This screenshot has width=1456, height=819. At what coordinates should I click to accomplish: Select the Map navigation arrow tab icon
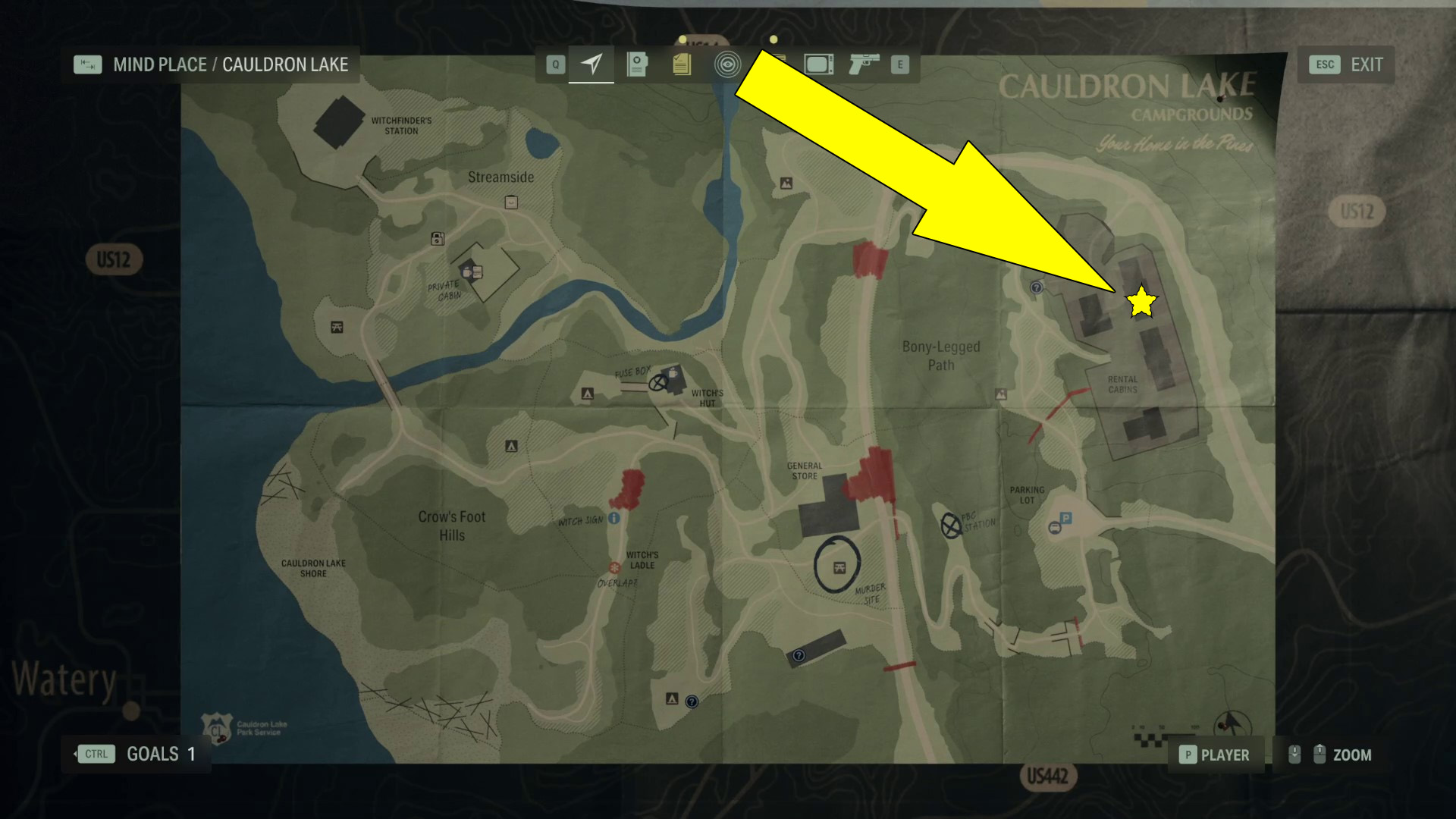coord(591,64)
